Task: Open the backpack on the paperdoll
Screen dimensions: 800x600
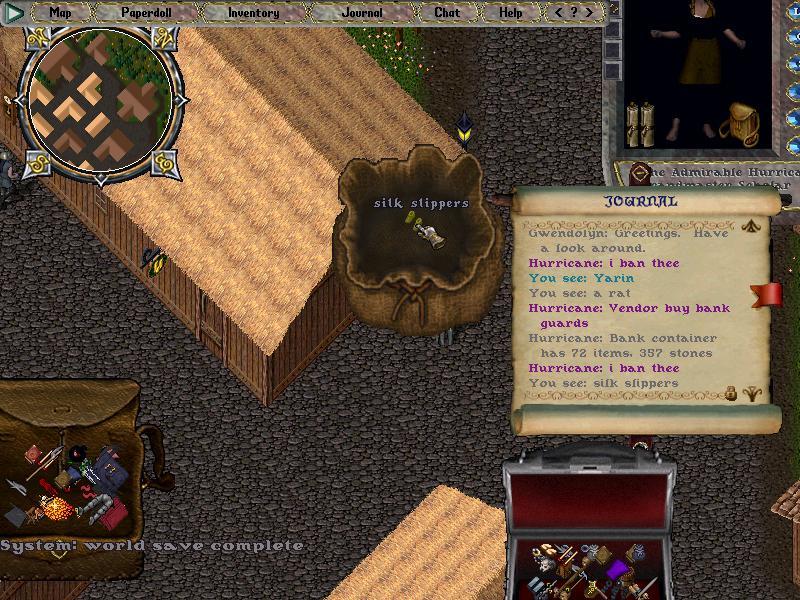Action: click(742, 124)
